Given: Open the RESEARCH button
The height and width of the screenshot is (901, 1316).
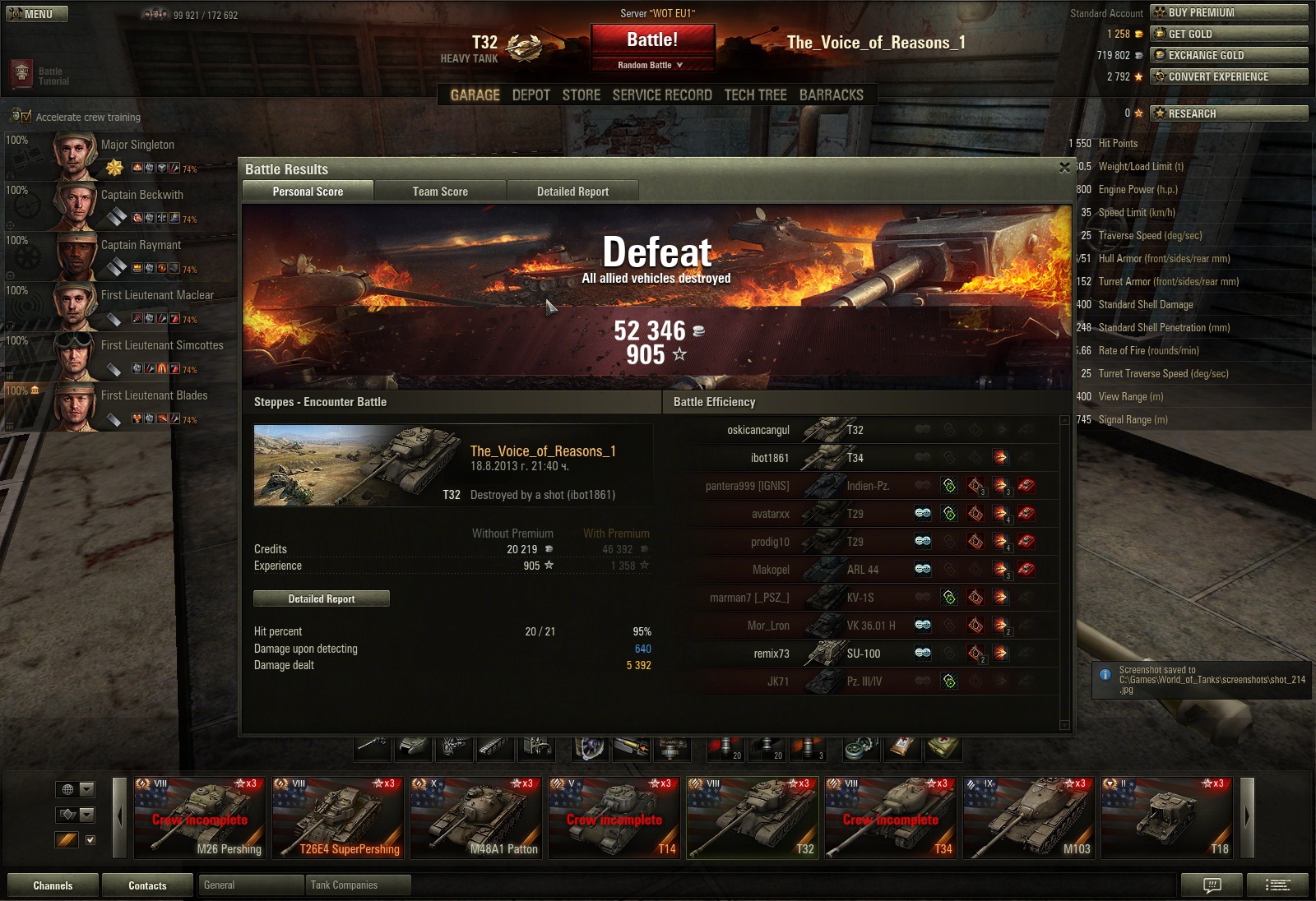Looking at the screenshot, I should tap(1229, 113).
